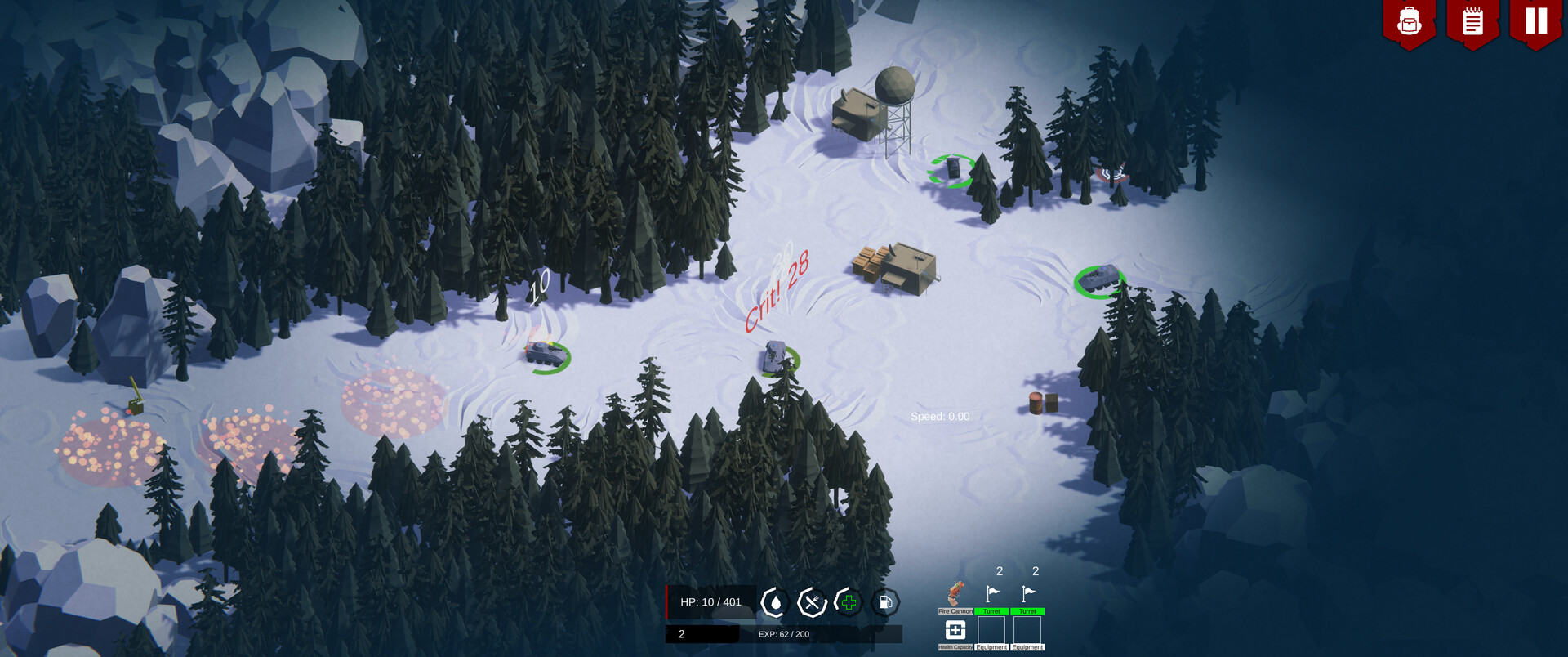Click the fuel pump status icon
This screenshot has height=657, width=1568.
coord(884,602)
